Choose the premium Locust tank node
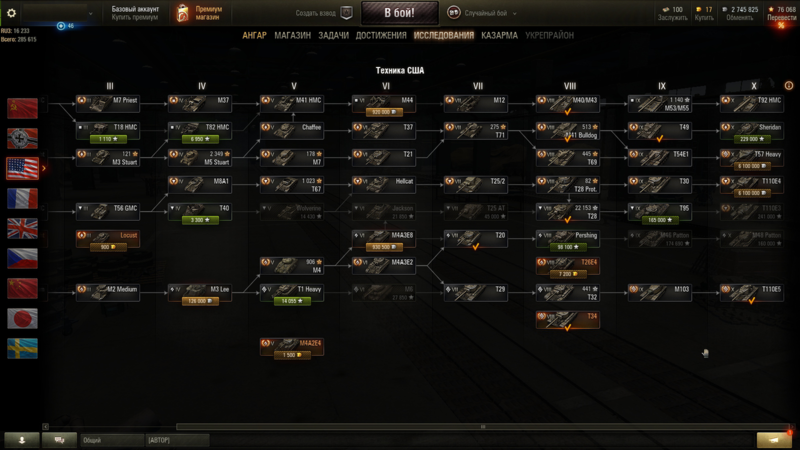The image size is (800, 450). point(108,236)
